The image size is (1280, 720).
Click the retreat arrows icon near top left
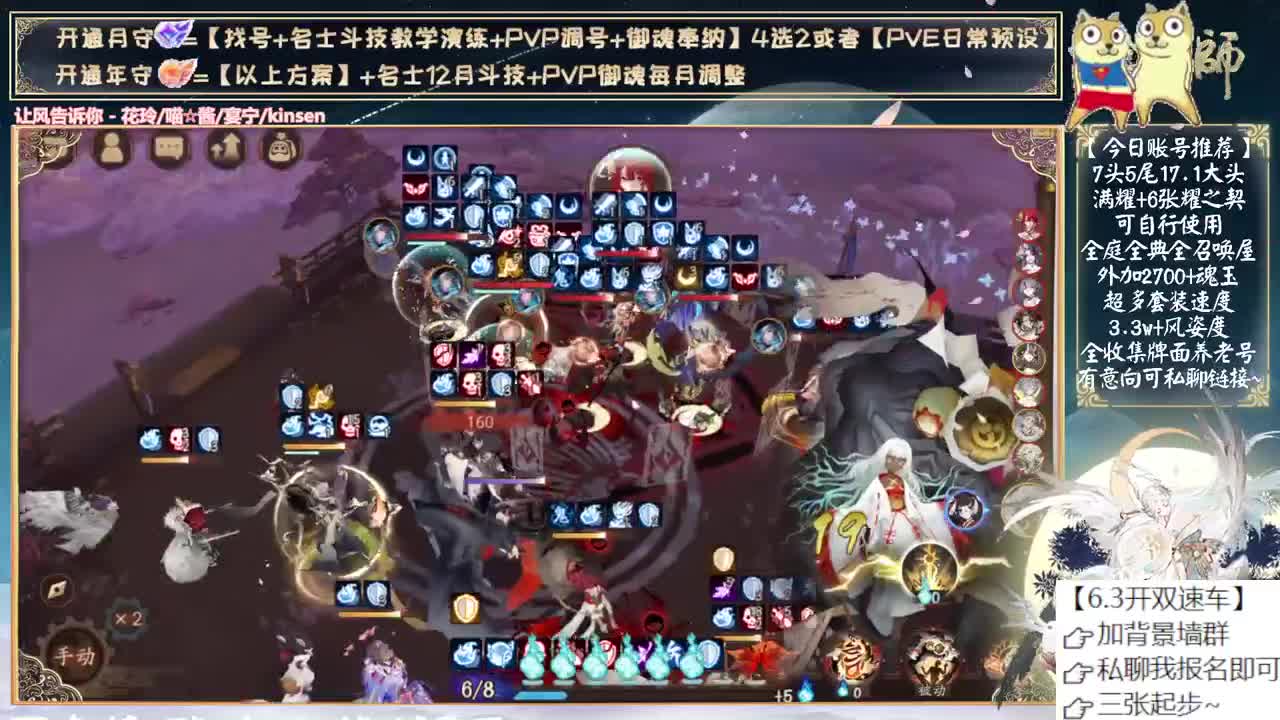226,146
